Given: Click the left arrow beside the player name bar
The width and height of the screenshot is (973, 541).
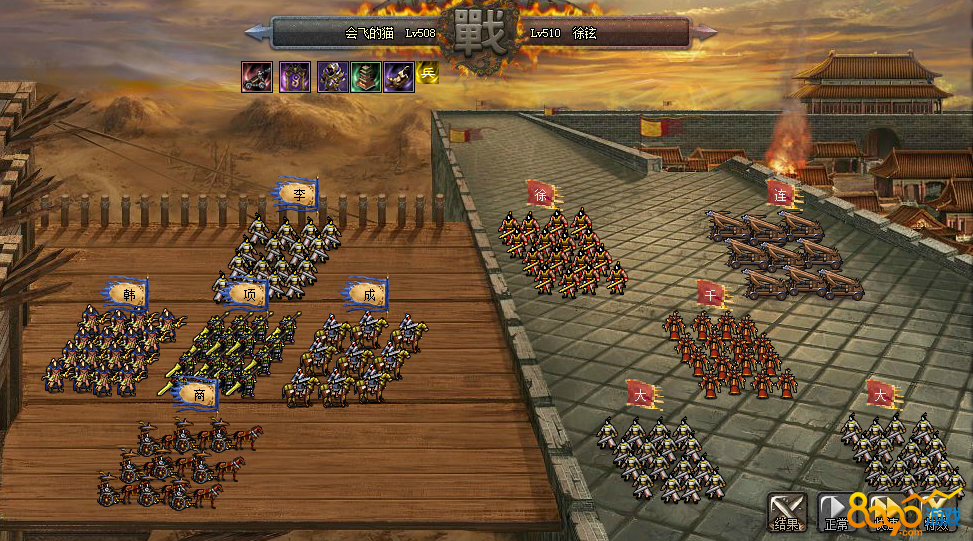Looking at the screenshot, I should click(257, 33).
